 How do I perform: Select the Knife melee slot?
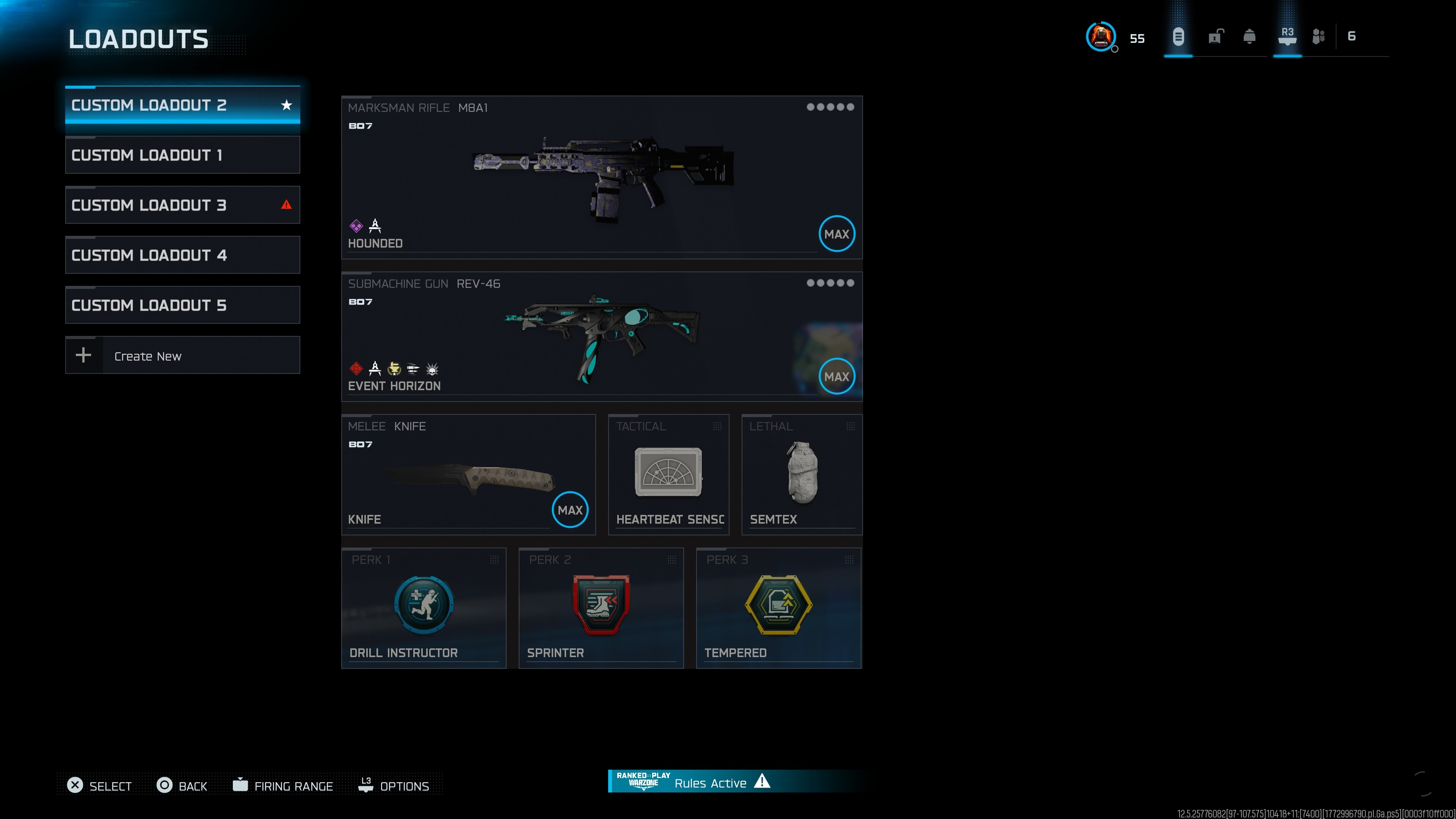(x=468, y=475)
